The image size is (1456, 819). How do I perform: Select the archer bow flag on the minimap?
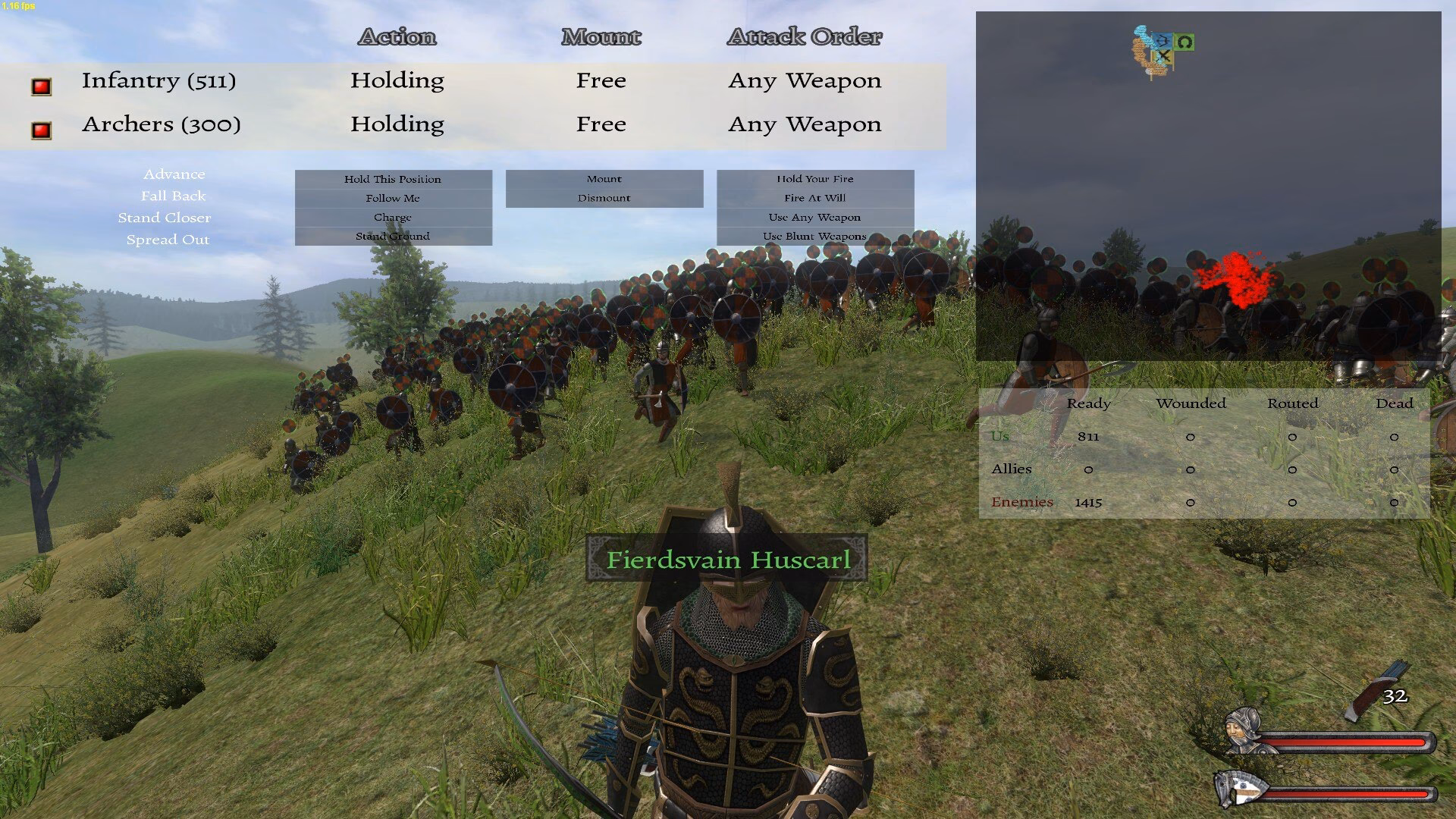click(1163, 40)
